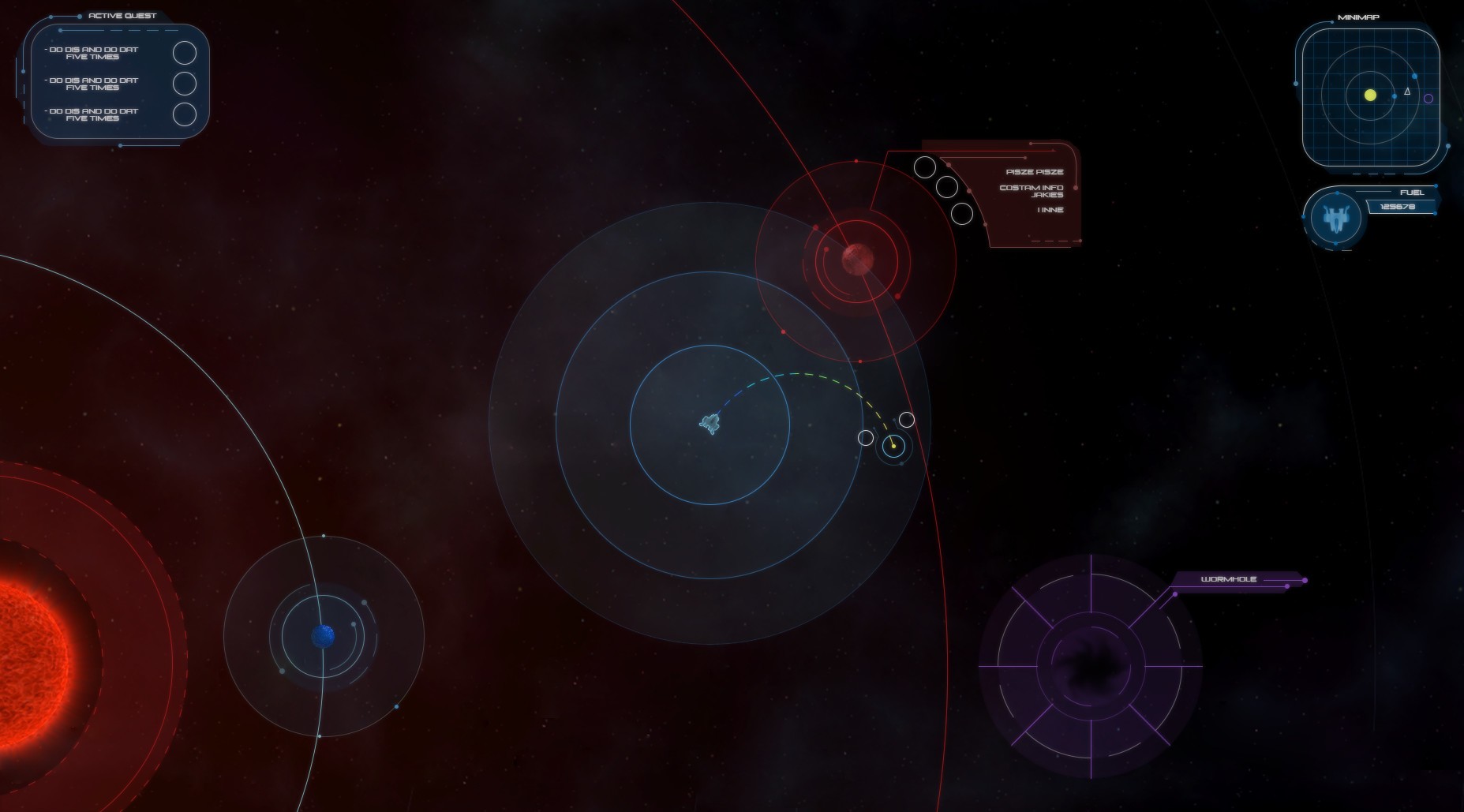
Task: Click the FUEL label in the fuel panel
Action: (x=1410, y=192)
